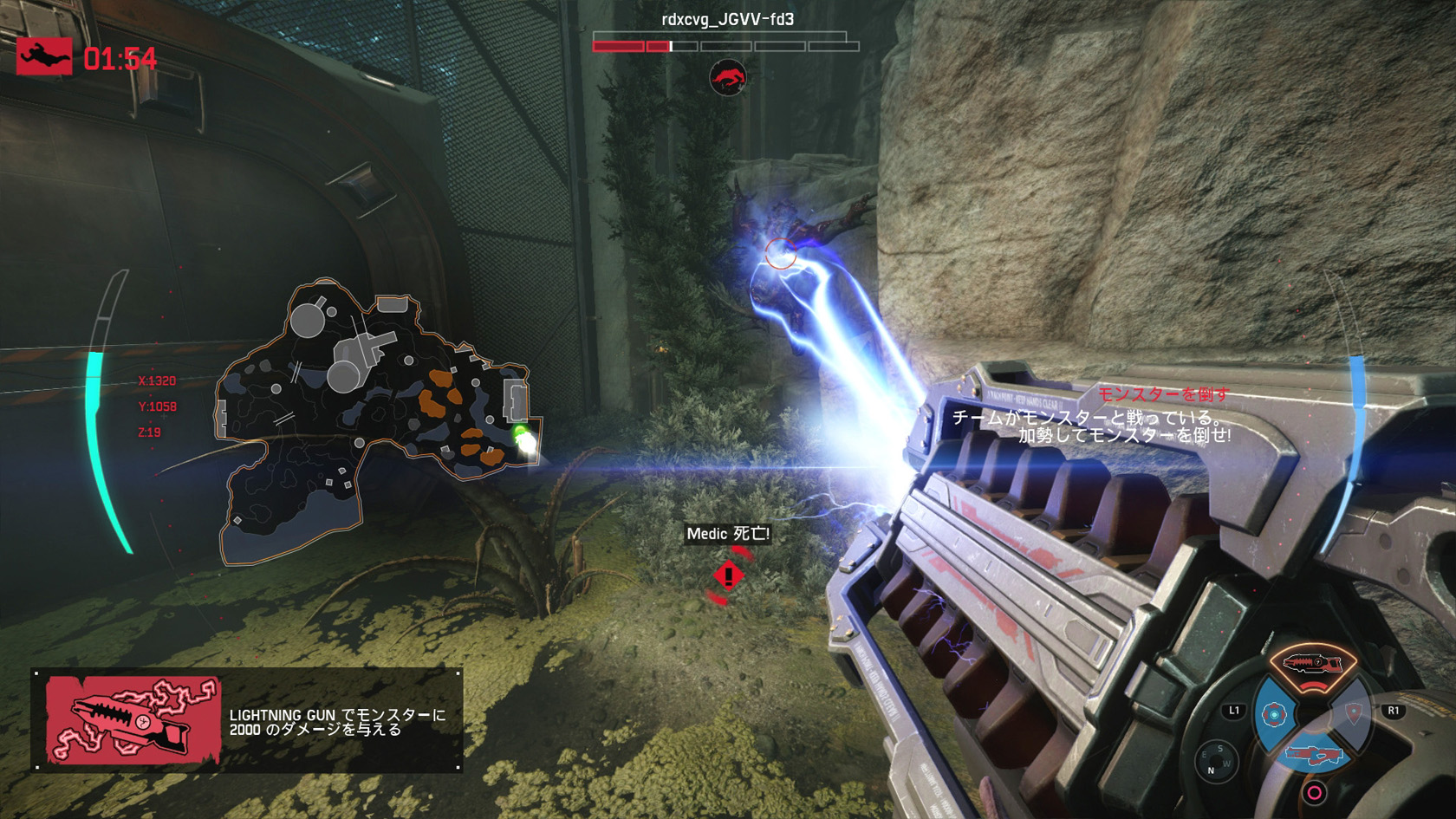Click the red Medic death alert marker
This screenshot has height=819, width=1456.
(x=728, y=576)
